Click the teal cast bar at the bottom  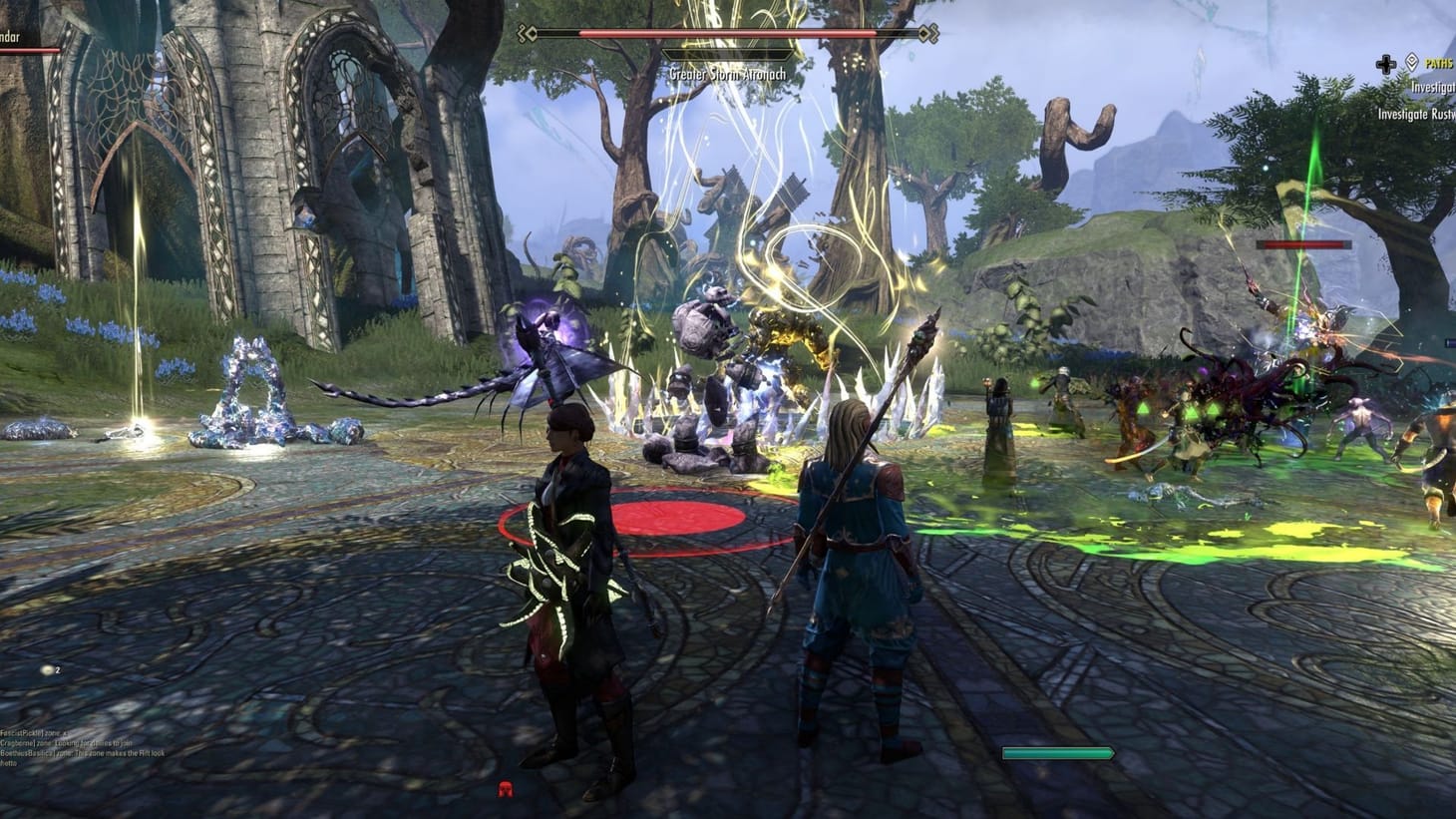[x=1059, y=751]
